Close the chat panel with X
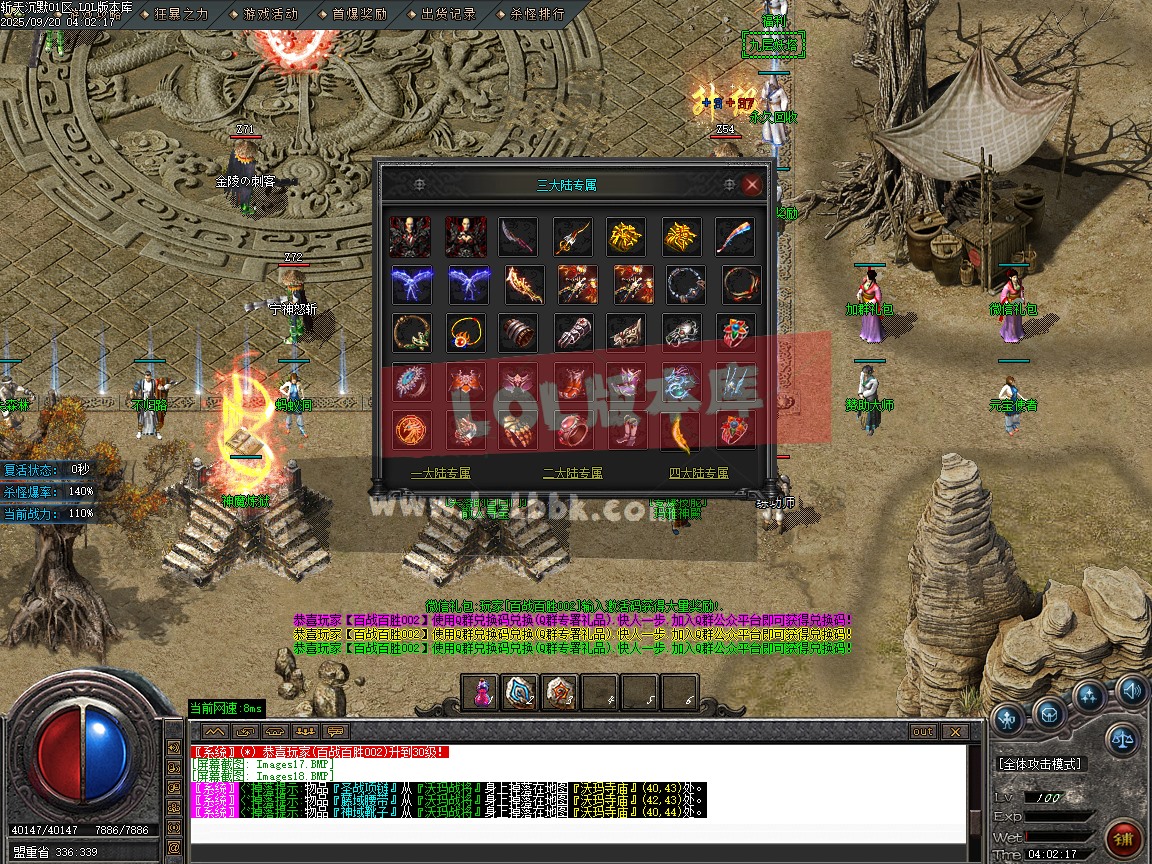The height and width of the screenshot is (864, 1152). point(953,732)
